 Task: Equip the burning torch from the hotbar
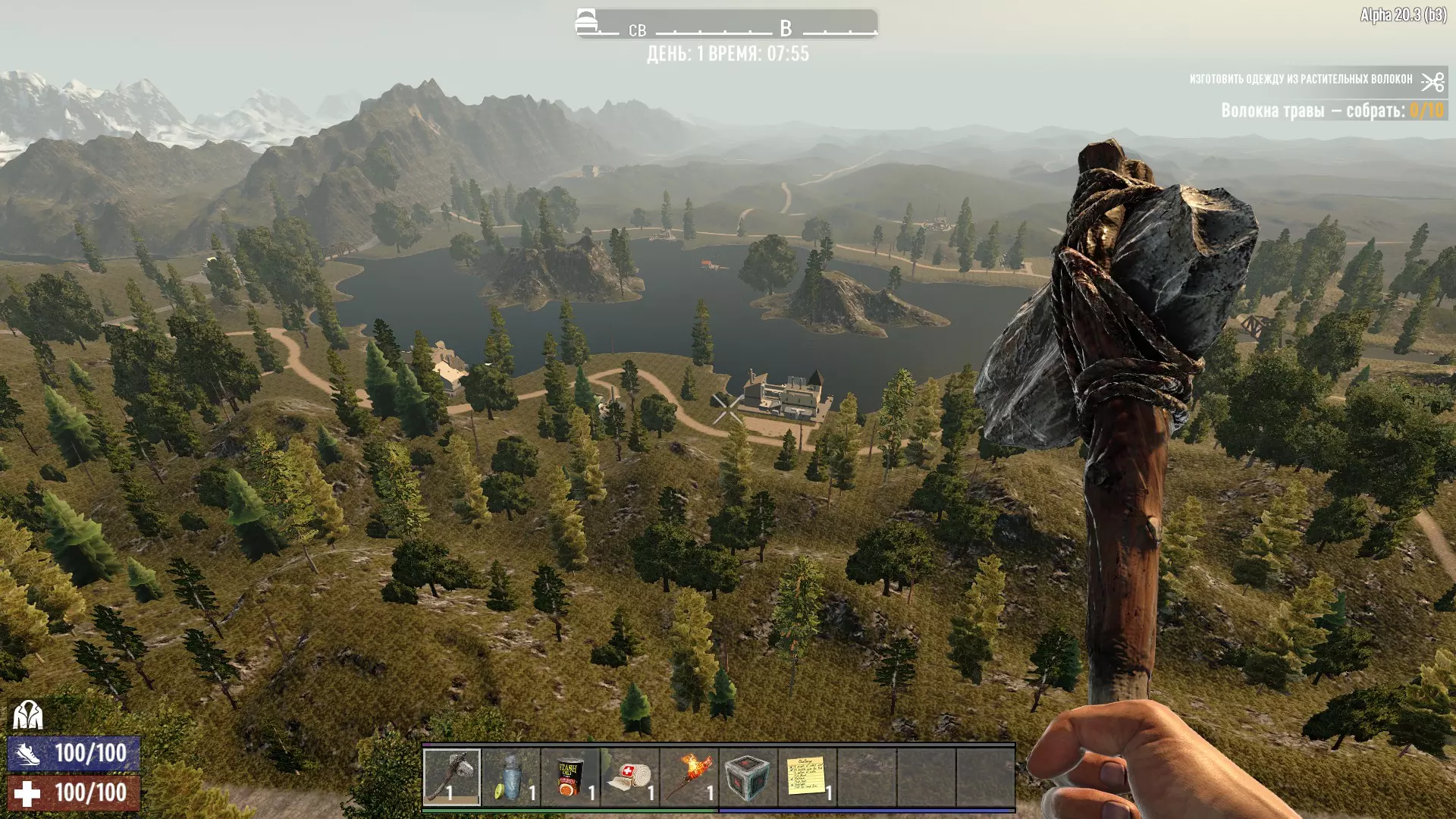coord(689,777)
